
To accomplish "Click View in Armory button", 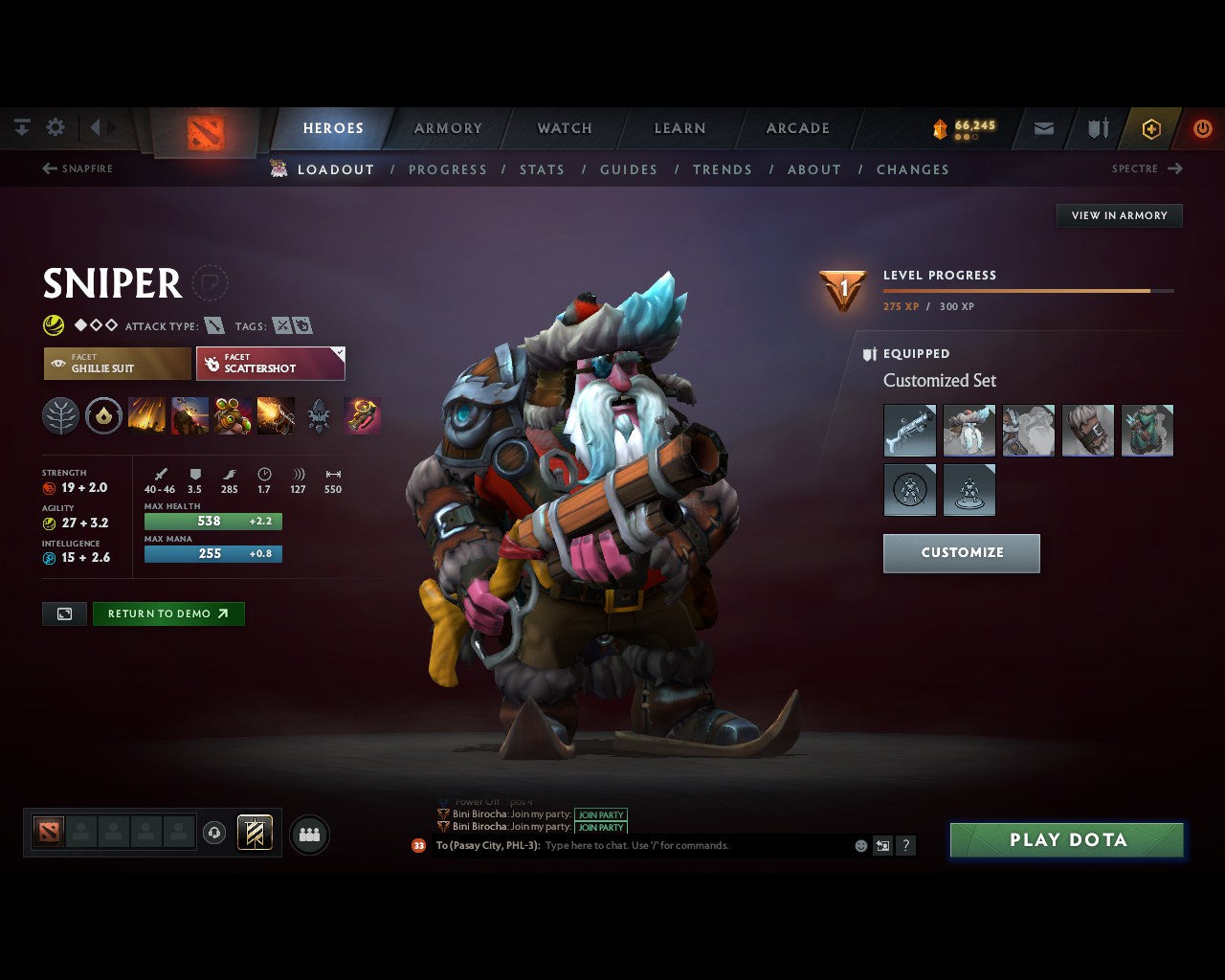I will tap(1119, 215).
